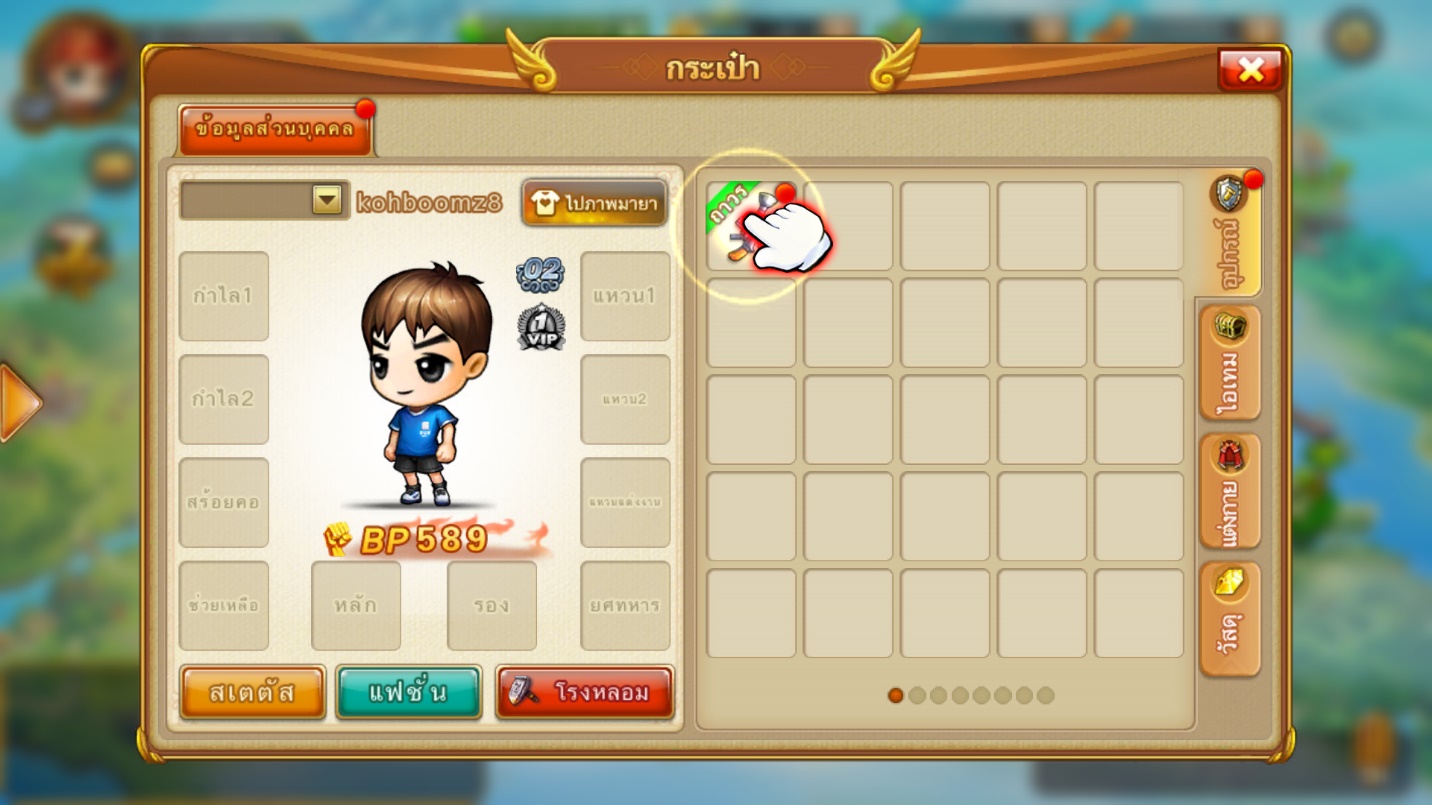
Task: Click the orange arrow on the left screen edge
Action: (x=18, y=403)
